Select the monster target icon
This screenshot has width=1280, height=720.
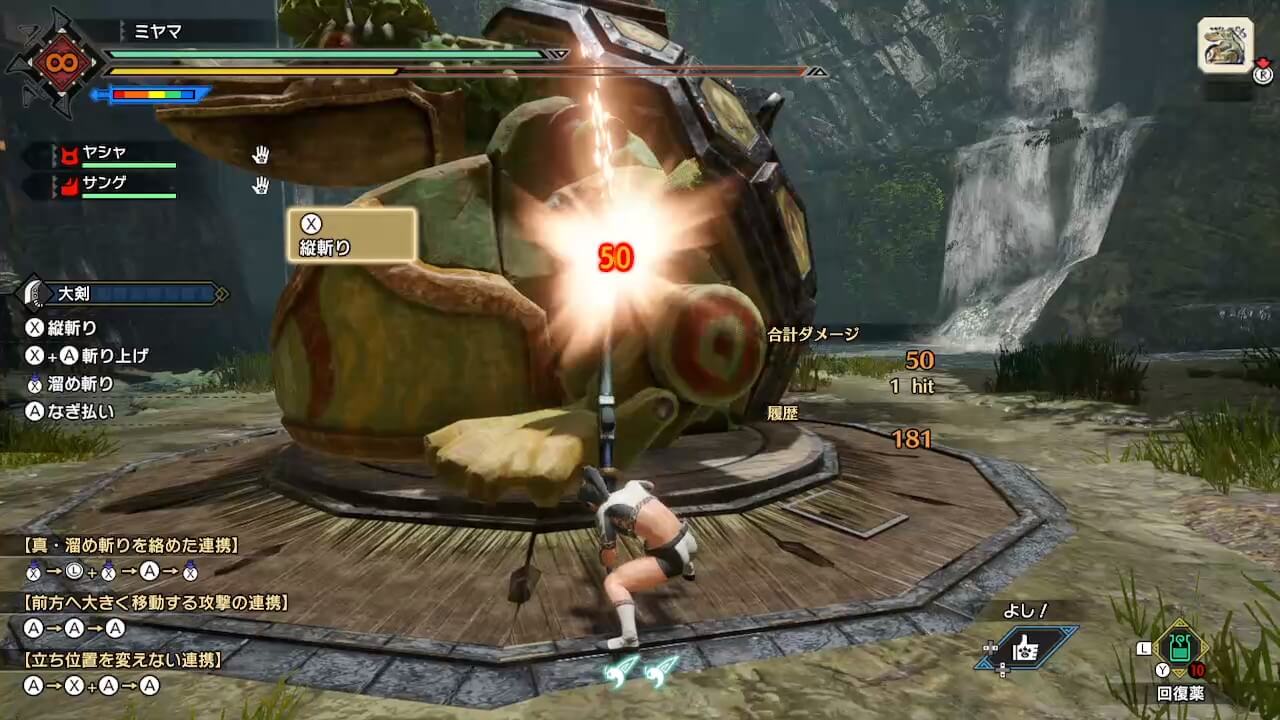(x=1225, y=45)
